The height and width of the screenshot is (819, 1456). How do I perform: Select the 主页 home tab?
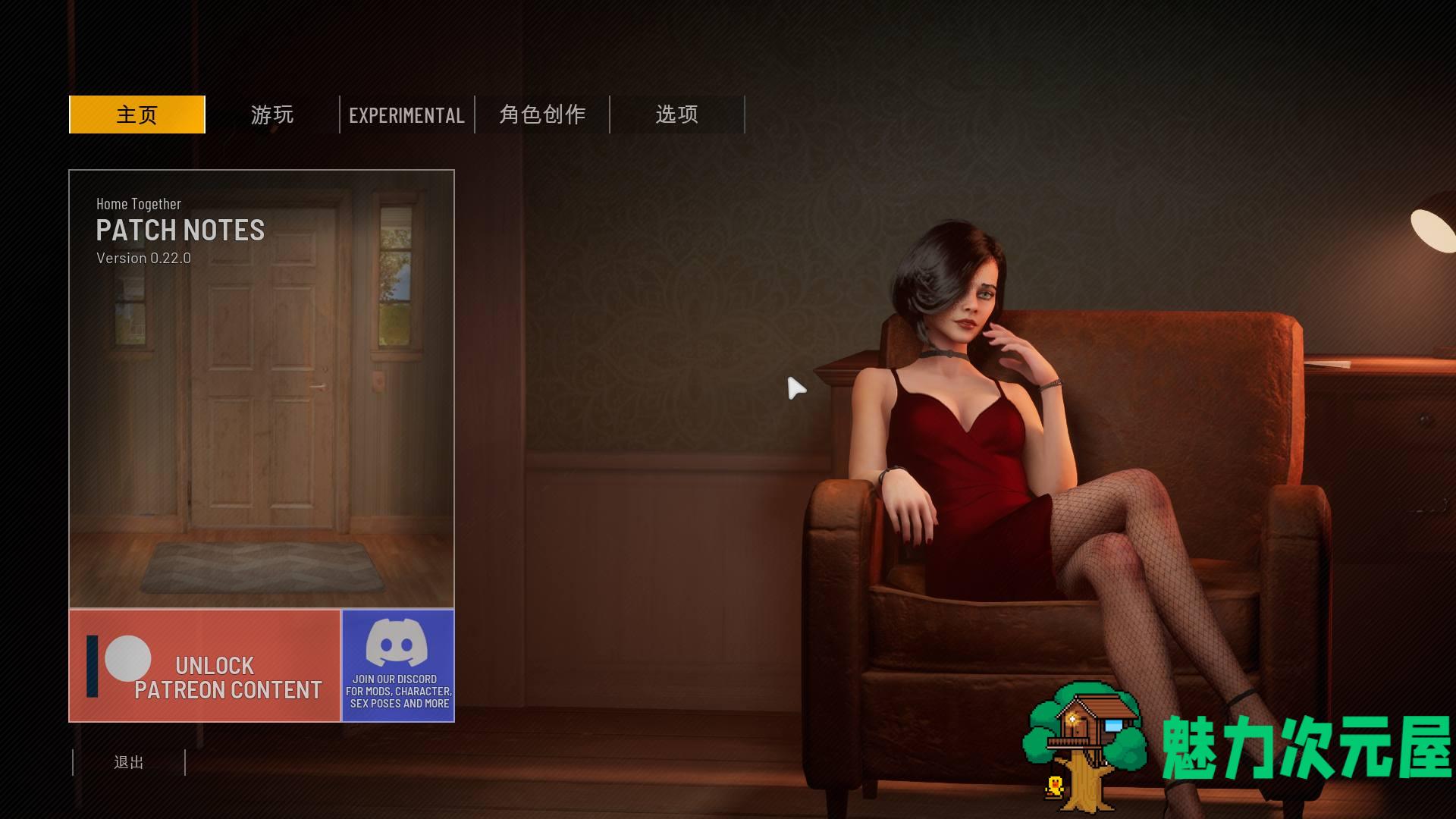(137, 115)
